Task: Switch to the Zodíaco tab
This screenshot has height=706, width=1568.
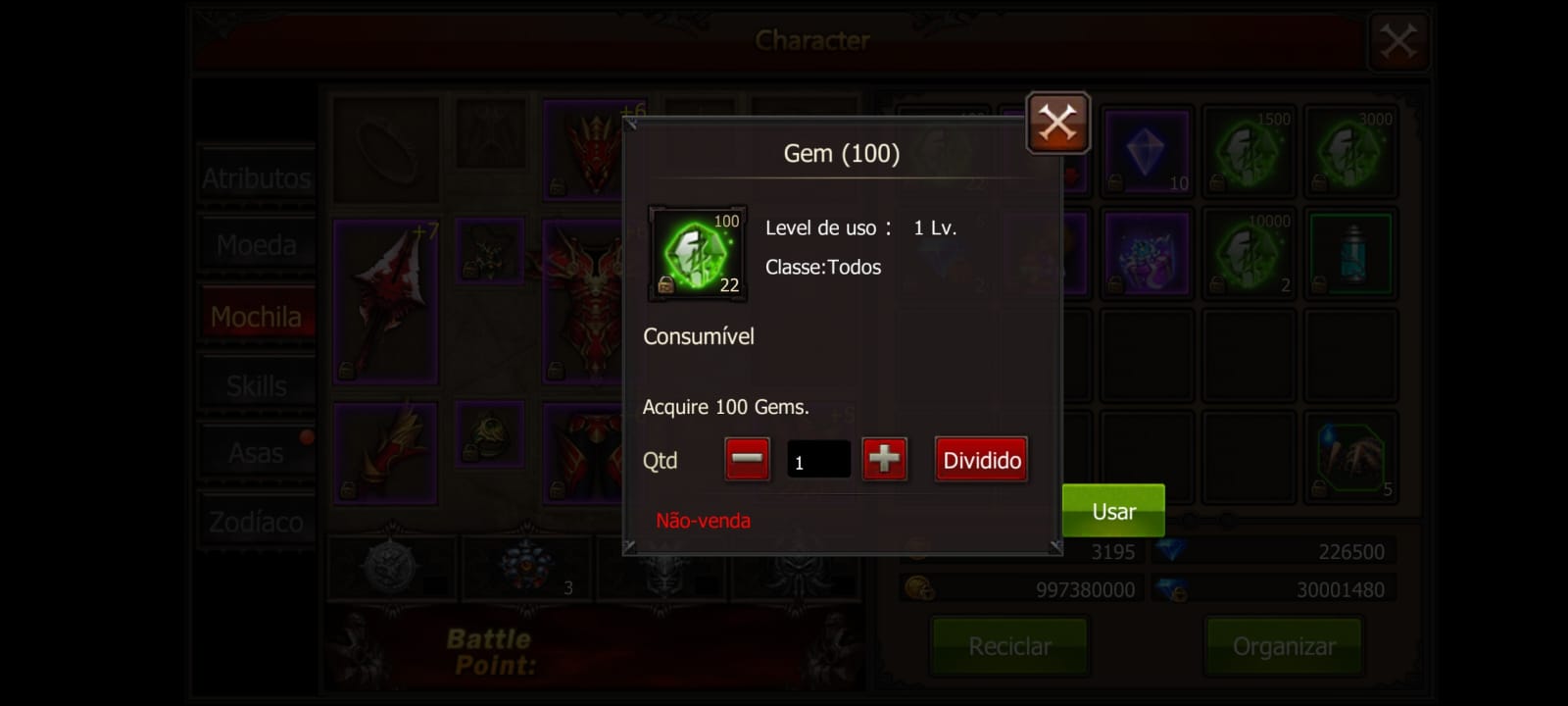Action: 256,522
